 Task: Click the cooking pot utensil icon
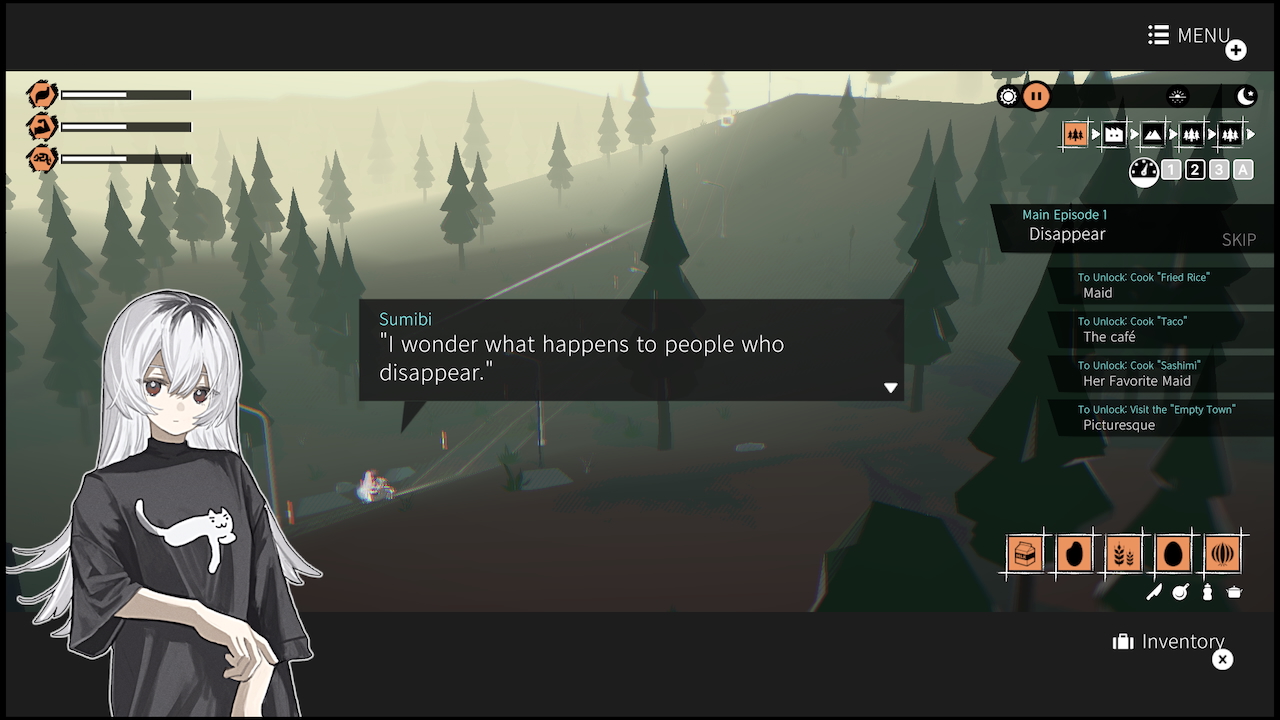pyautogui.click(x=1235, y=591)
